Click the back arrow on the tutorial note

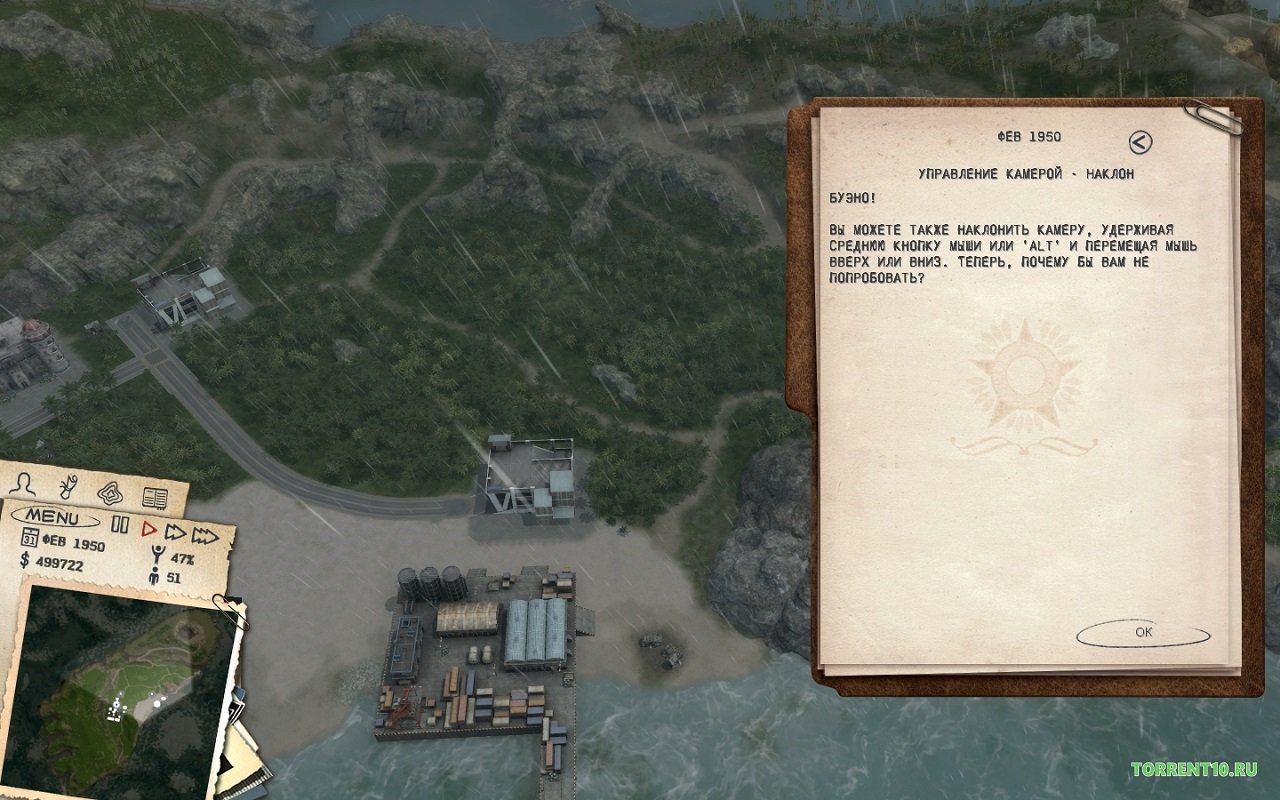click(1140, 140)
